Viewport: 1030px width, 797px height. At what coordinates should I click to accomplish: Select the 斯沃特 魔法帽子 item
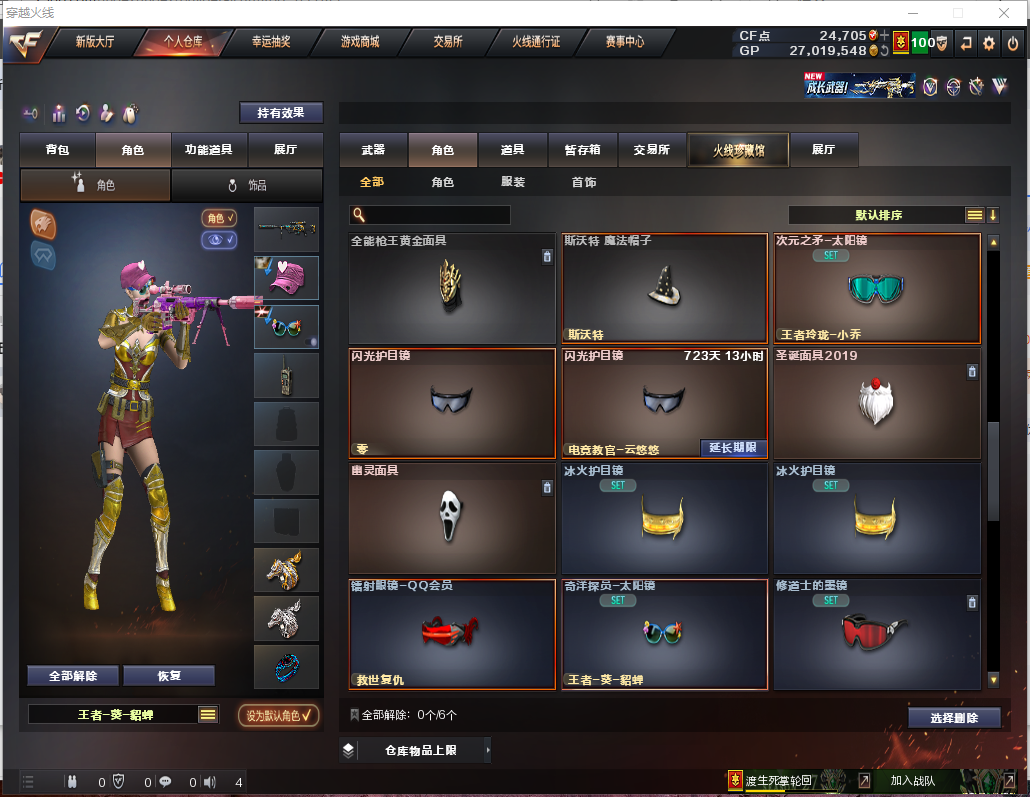(663, 289)
